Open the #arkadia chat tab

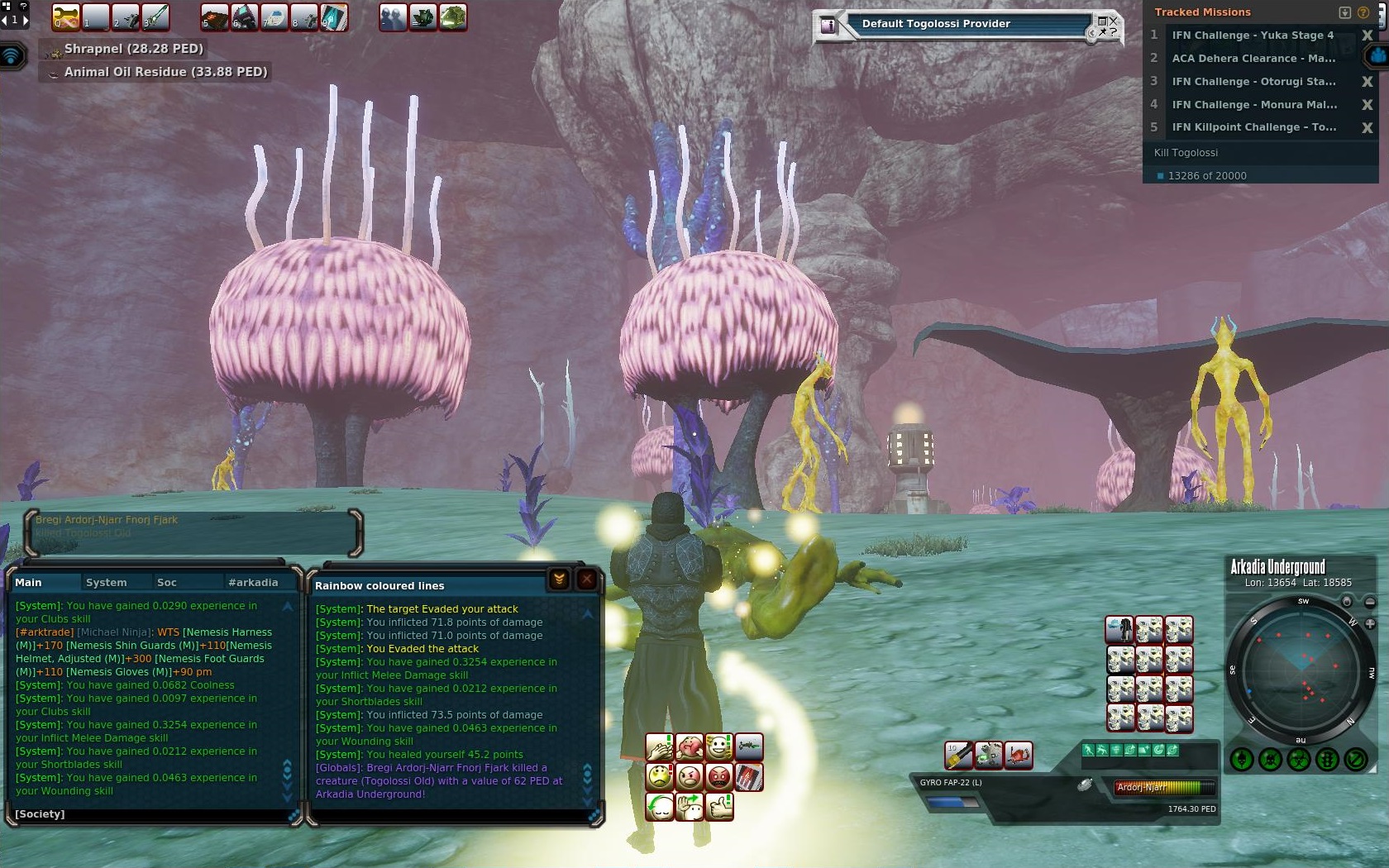coord(253,583)
